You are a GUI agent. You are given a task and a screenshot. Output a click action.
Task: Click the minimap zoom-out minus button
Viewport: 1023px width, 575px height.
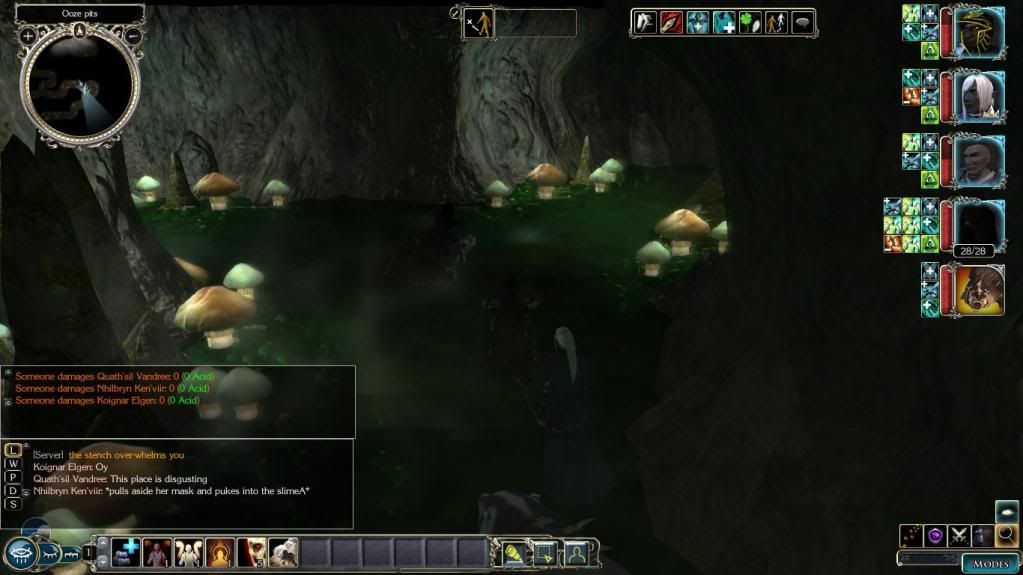click(132, 37)
